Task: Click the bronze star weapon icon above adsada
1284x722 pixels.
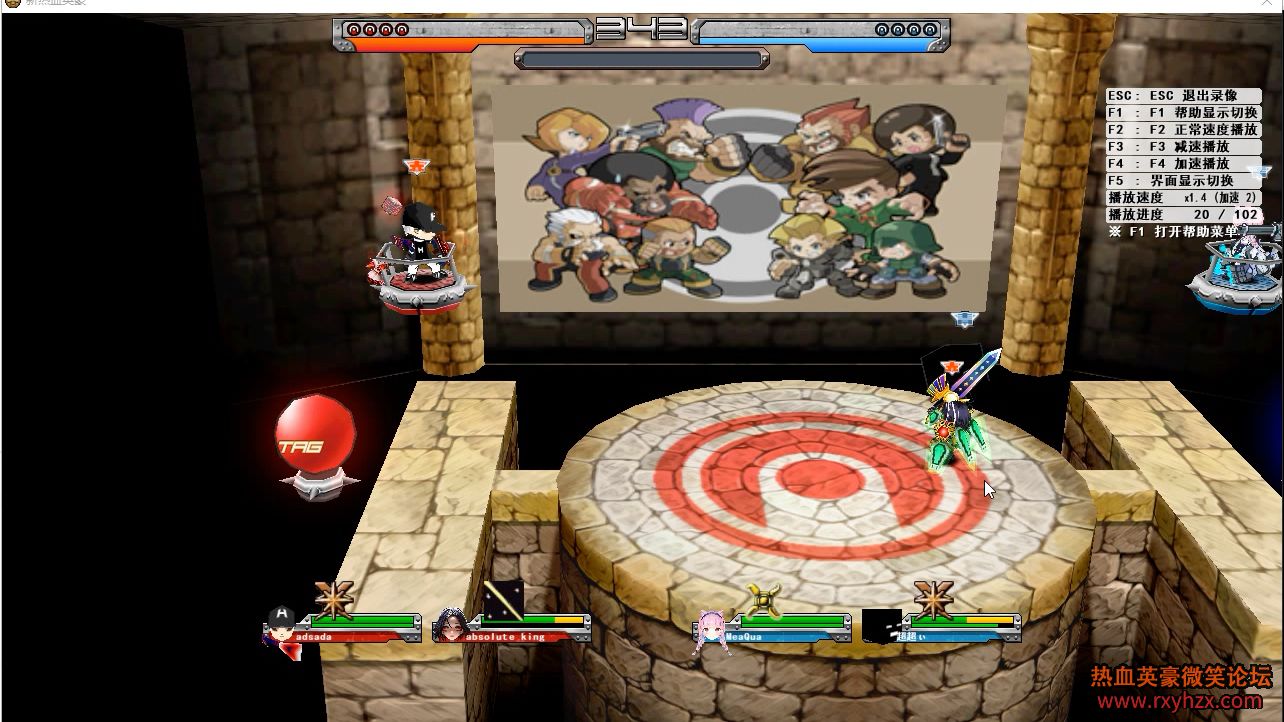Action: point(334,598)
